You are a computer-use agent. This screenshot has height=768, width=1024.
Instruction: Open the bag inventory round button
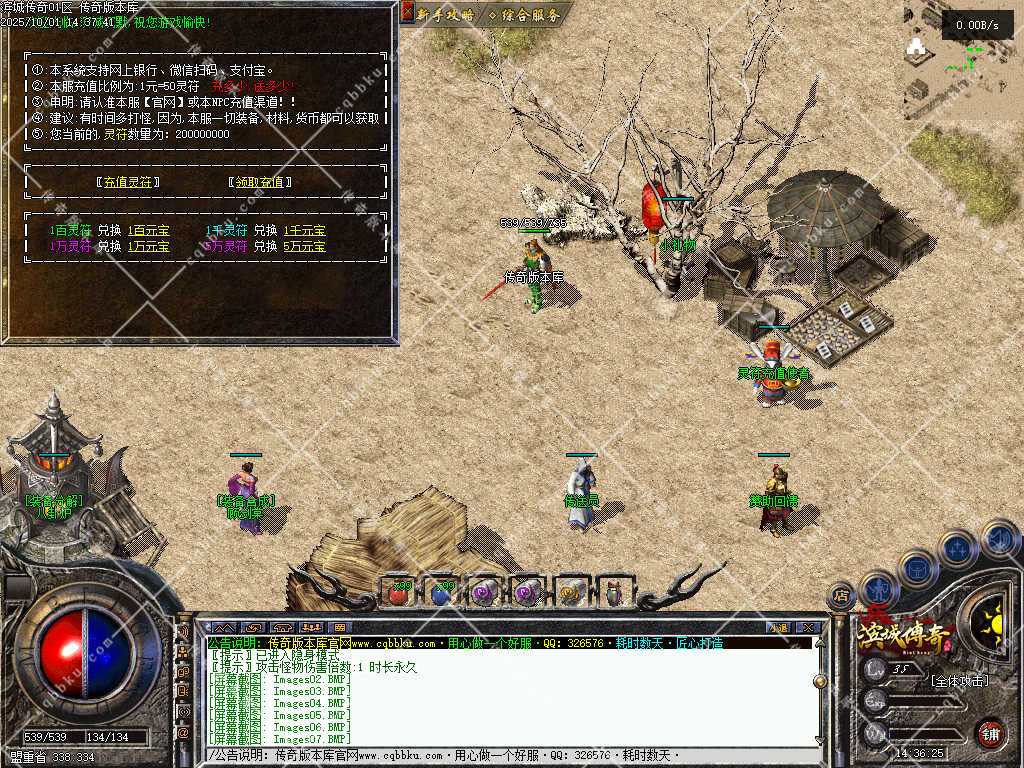pos(917,568)
